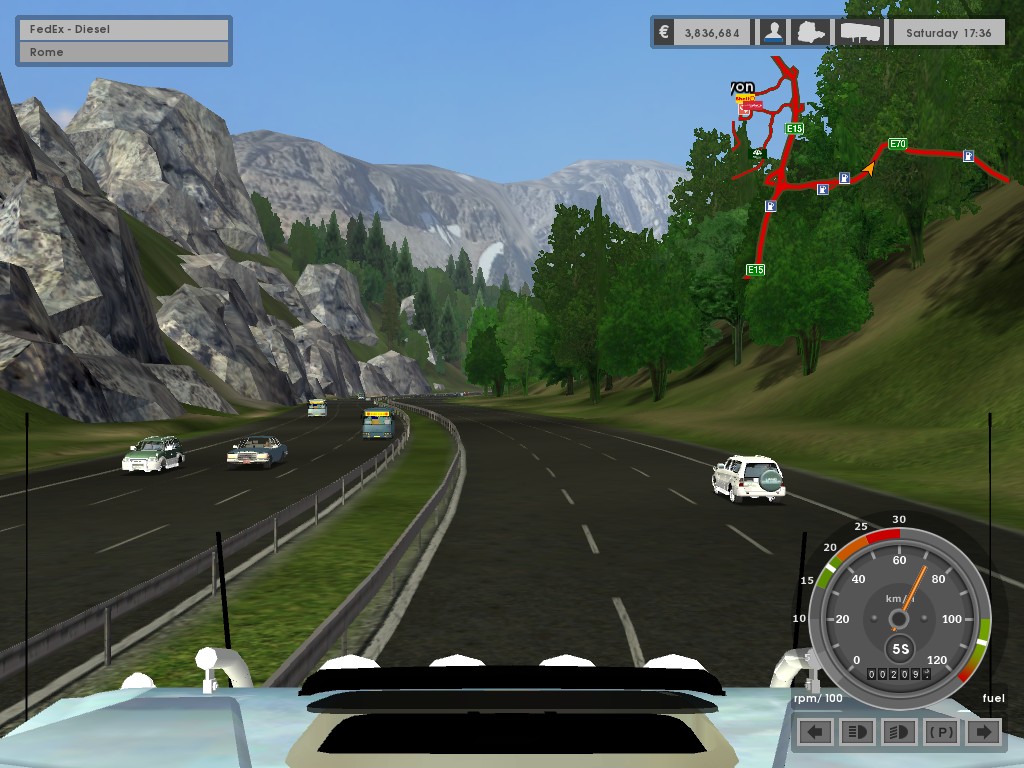This screenshot has height=768, width=1024.
Task: Select the gas station marker right of E70
Action: pos(969,156)
